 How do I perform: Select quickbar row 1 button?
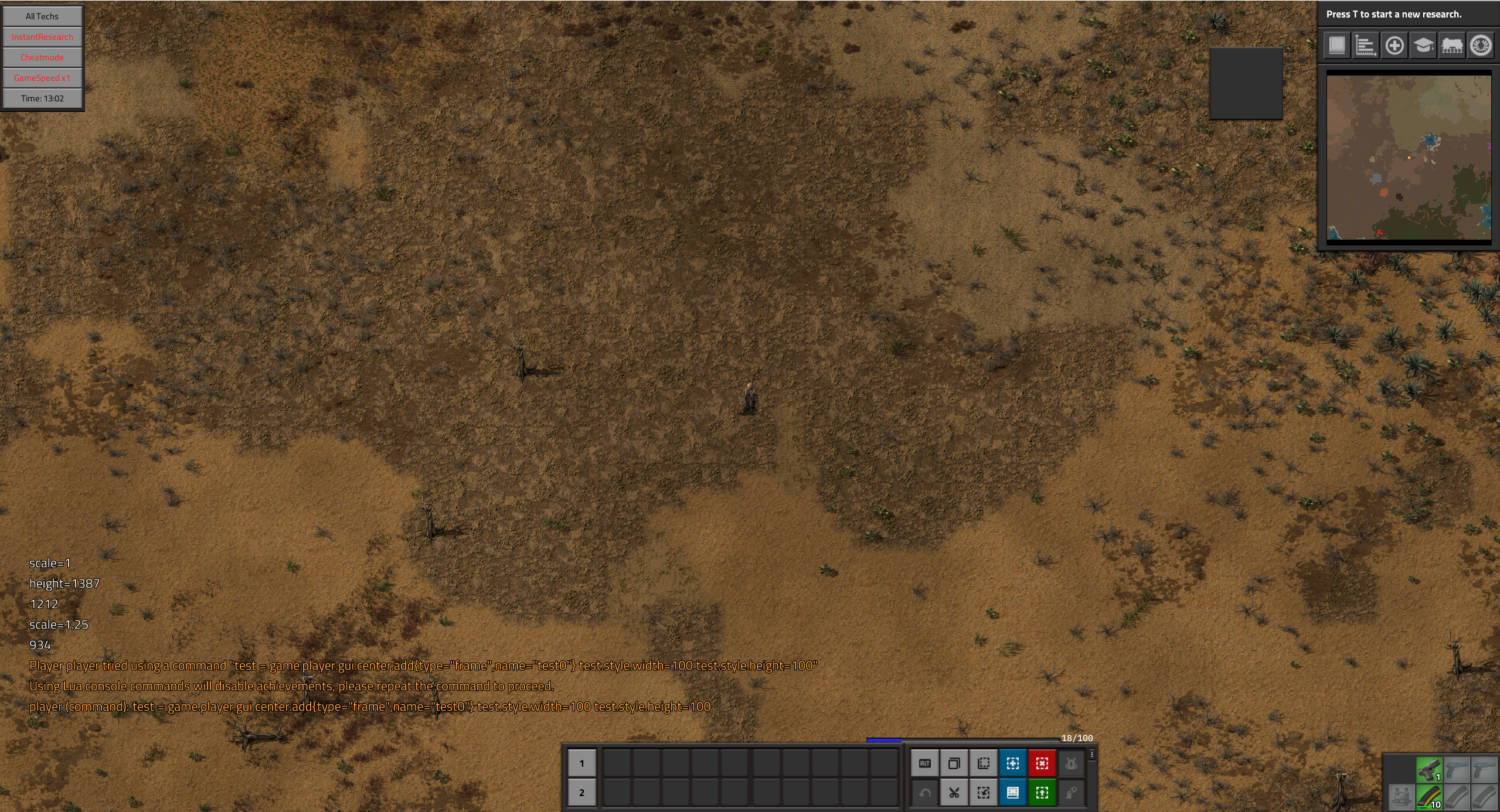(581, 763)
